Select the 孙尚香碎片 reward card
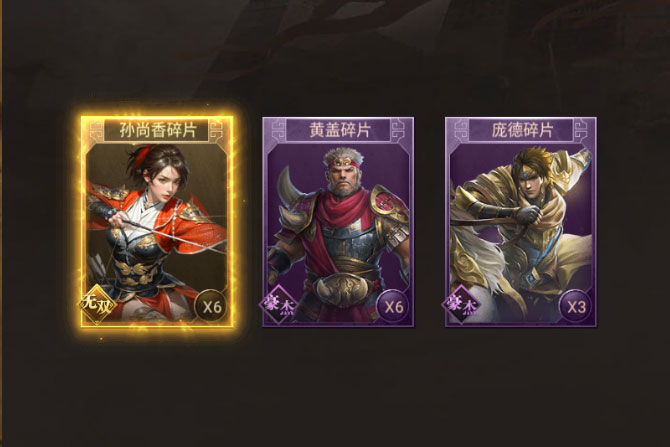This screenshot has width=670, height=447. pos(158,222)
